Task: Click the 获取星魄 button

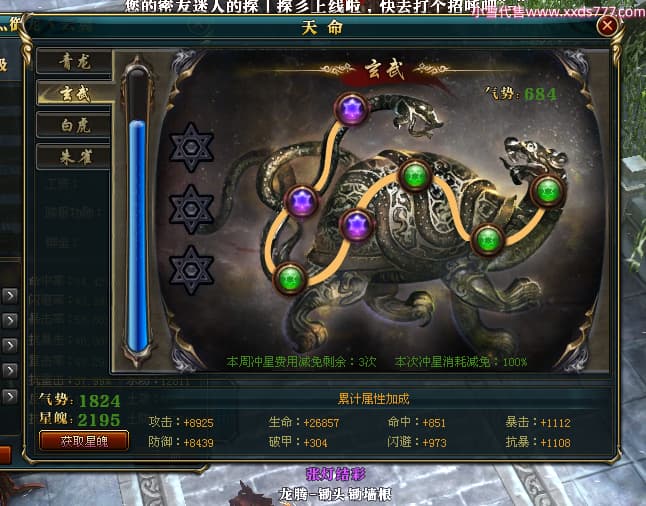Action: pos(83,440)
